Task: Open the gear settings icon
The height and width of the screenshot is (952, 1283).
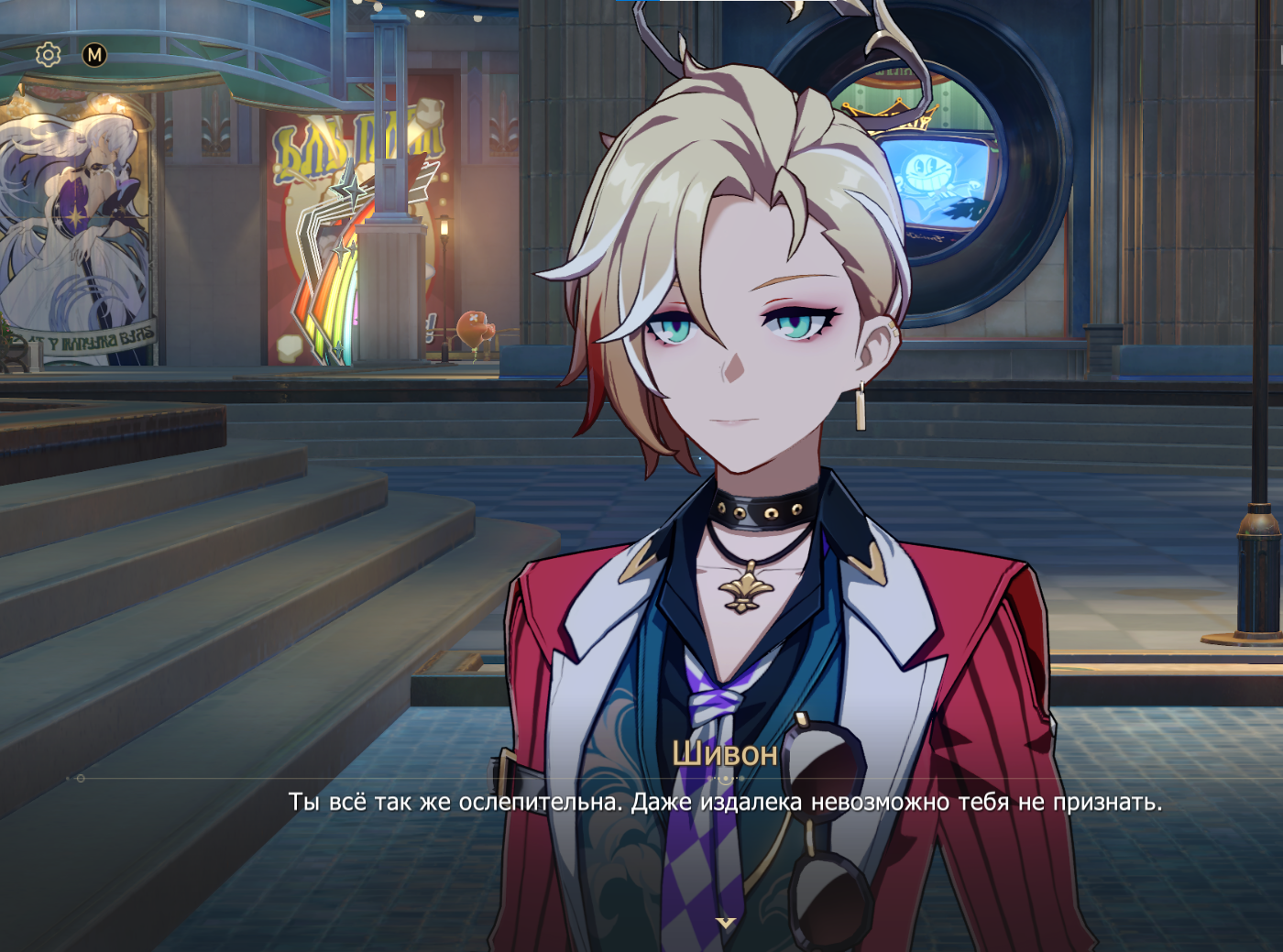Action: [48, 55]
